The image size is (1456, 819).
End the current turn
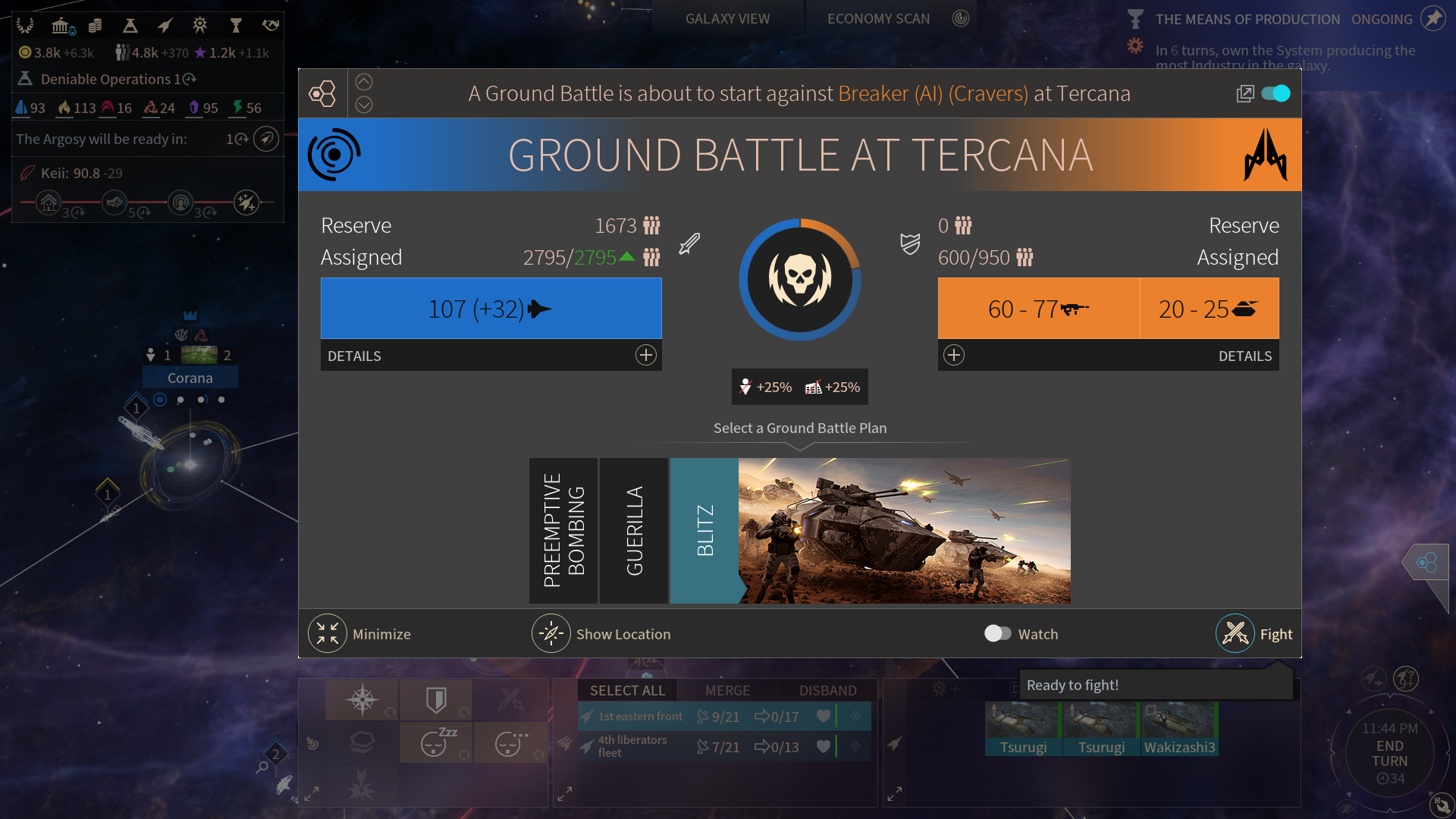[1389, 753]
